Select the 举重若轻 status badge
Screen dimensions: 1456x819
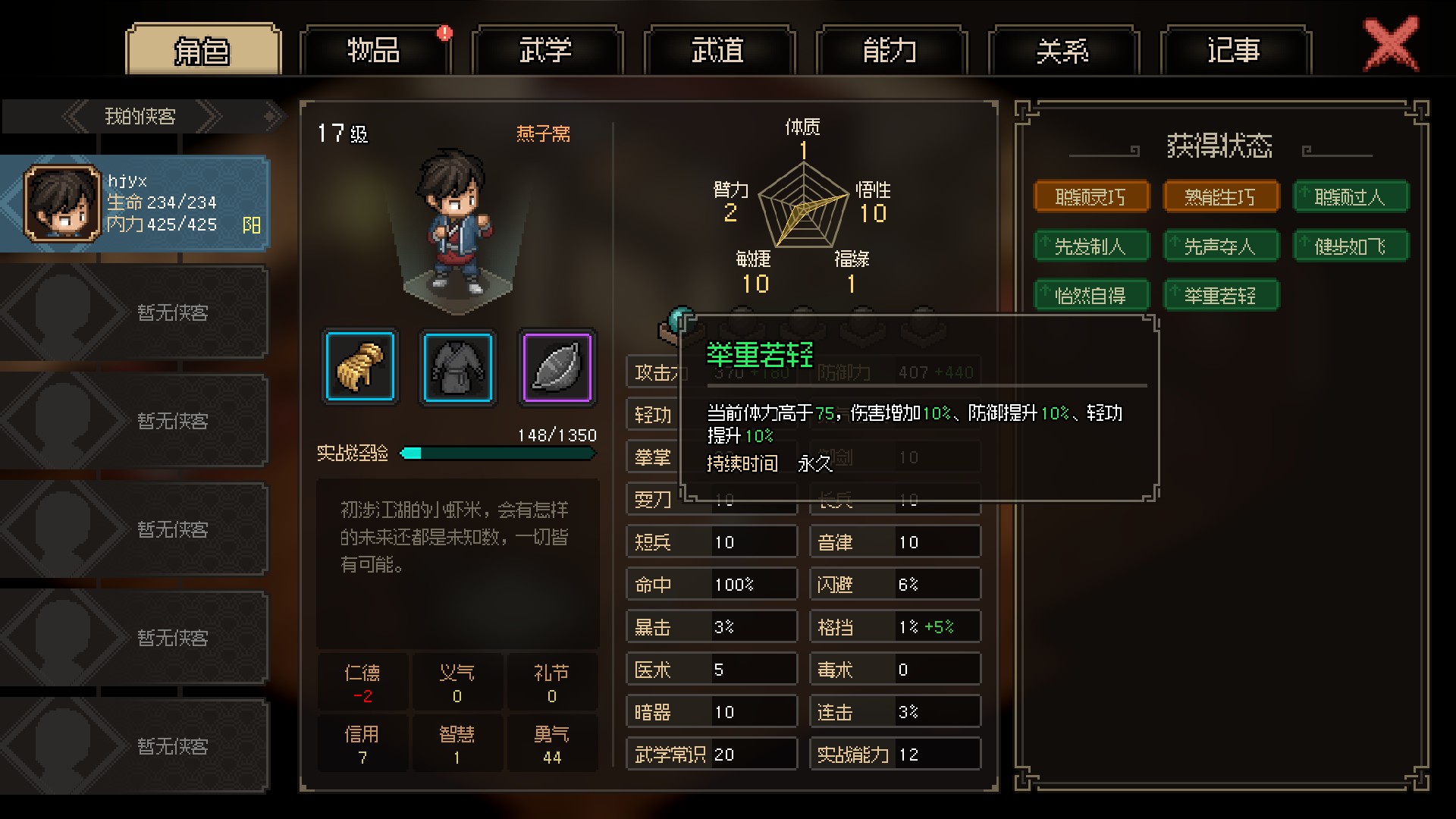[x=1221, y=295]
